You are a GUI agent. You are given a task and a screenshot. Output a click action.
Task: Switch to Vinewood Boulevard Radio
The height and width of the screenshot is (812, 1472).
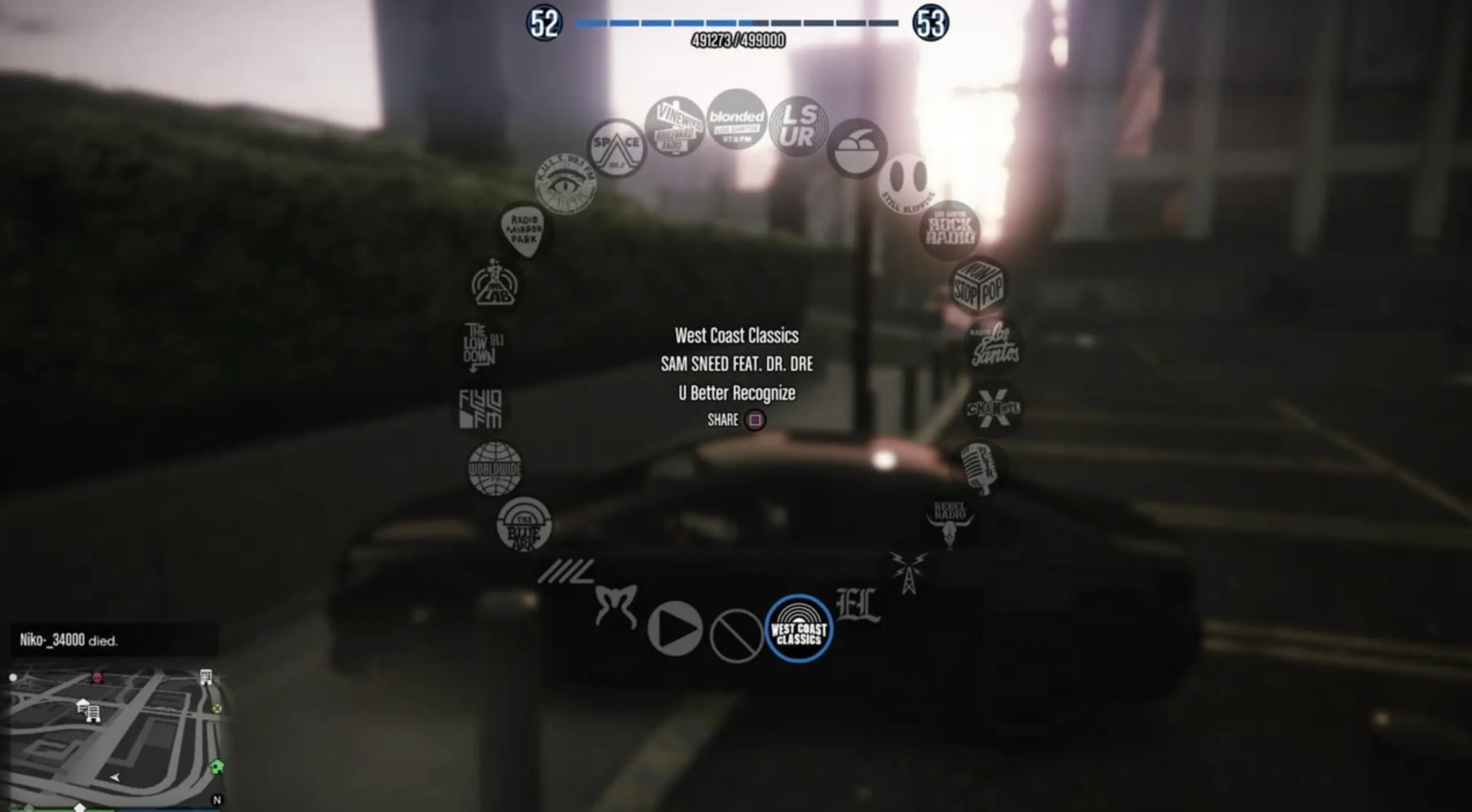675,126
